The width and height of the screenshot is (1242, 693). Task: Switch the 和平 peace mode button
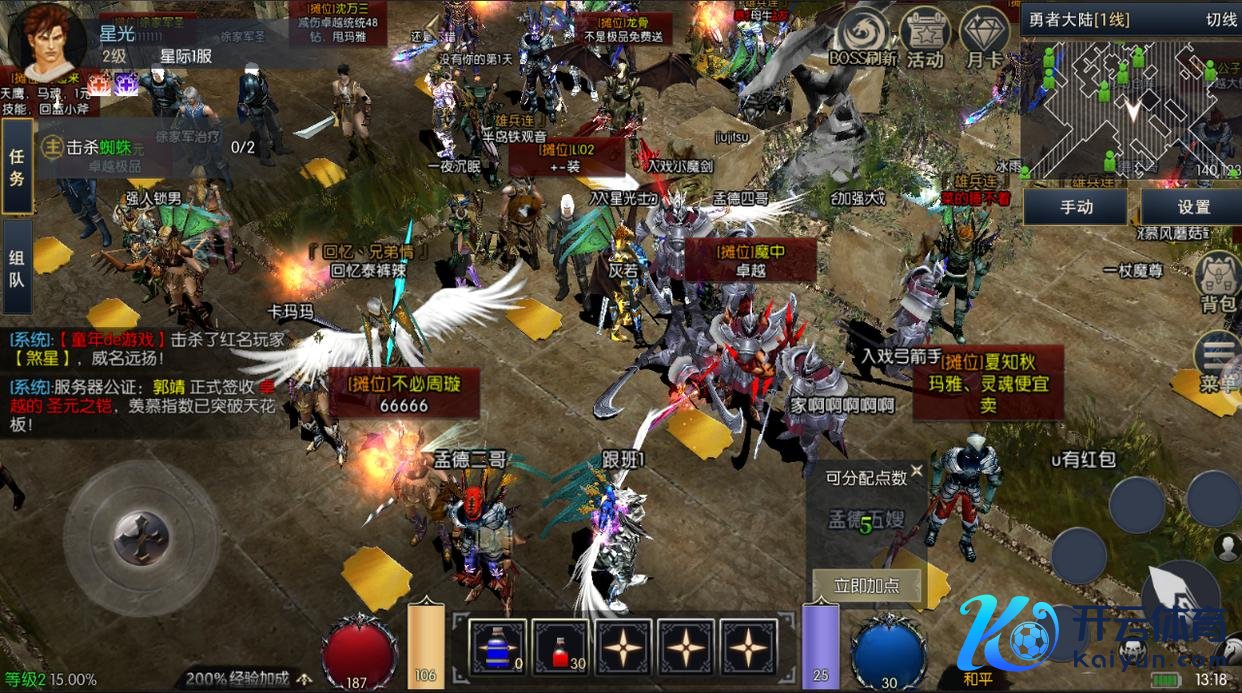pos(977,677)
